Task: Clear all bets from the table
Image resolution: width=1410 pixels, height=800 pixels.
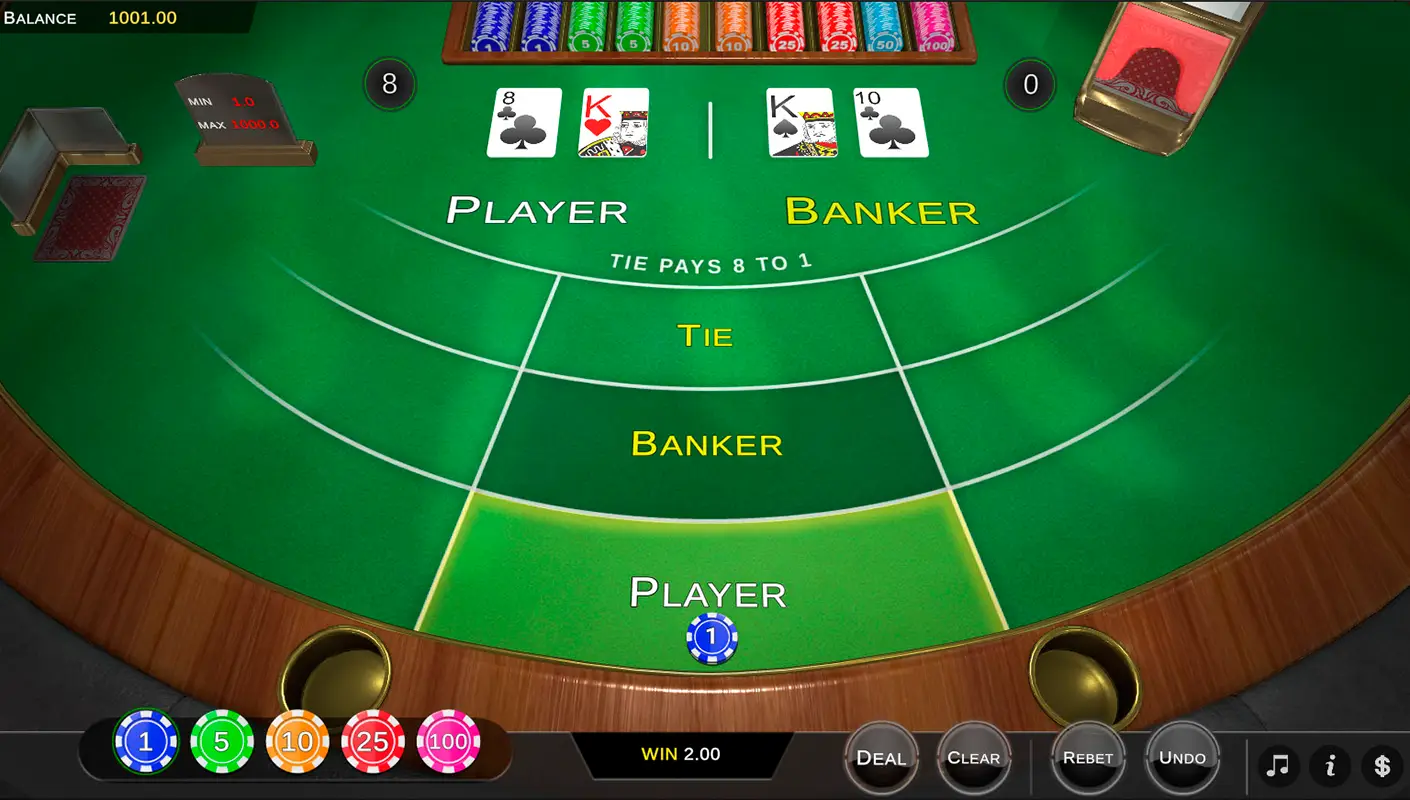Action: click(973, 758)
